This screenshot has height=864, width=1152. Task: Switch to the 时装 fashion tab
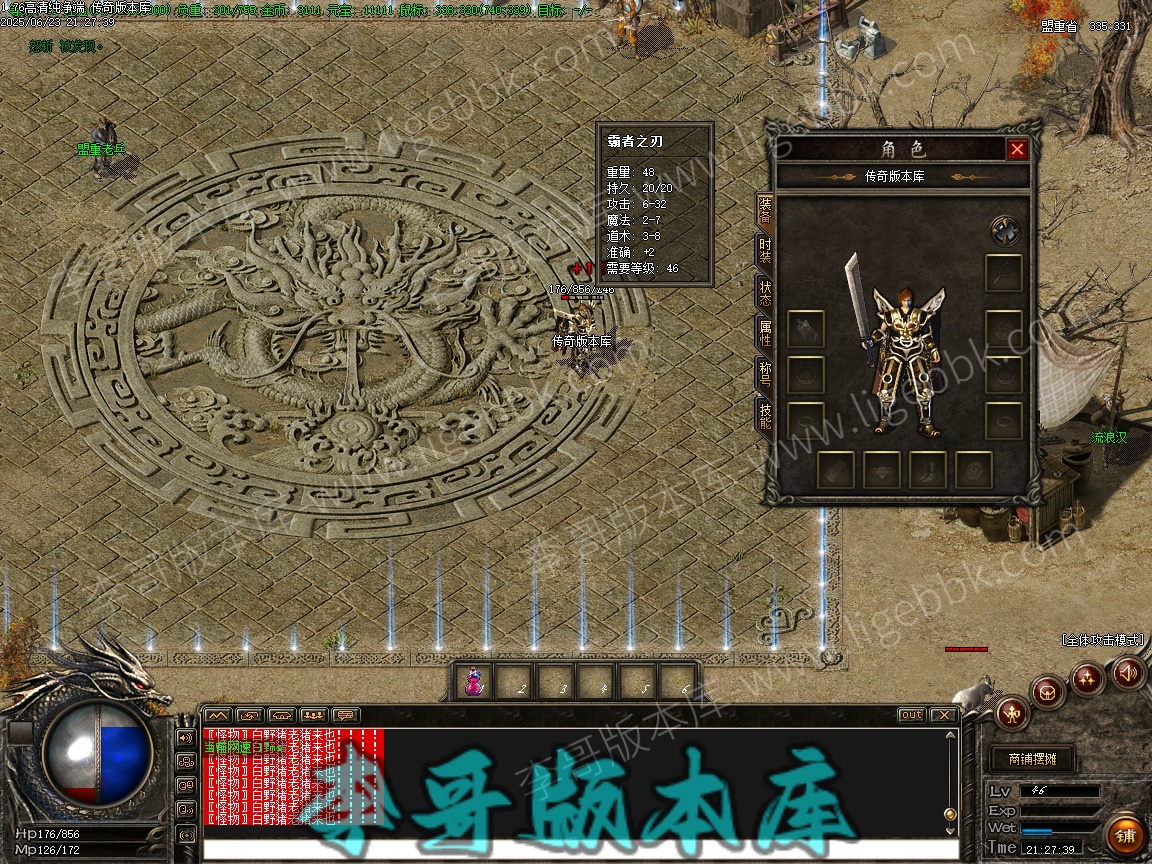click(765, 250)
